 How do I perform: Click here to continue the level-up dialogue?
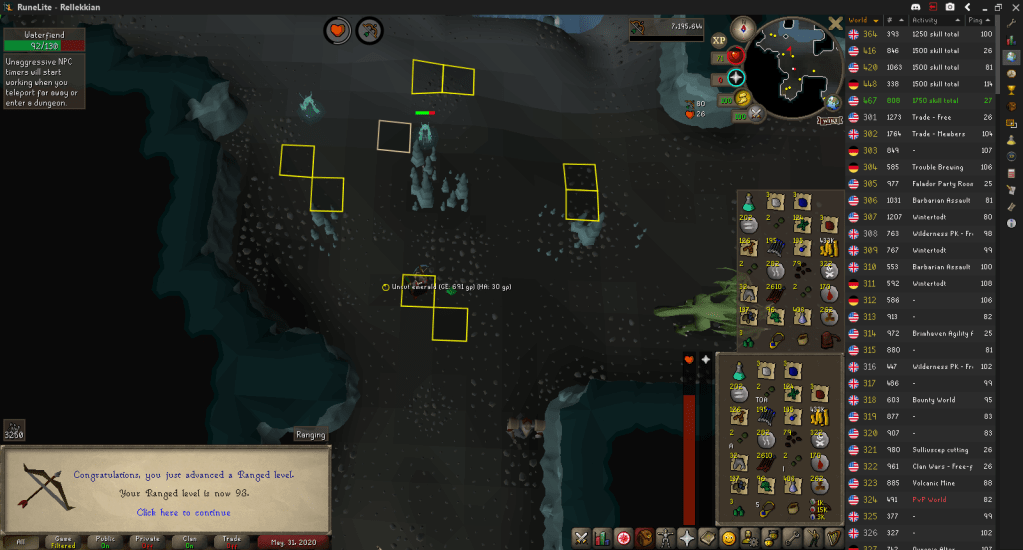click(185, 512)
